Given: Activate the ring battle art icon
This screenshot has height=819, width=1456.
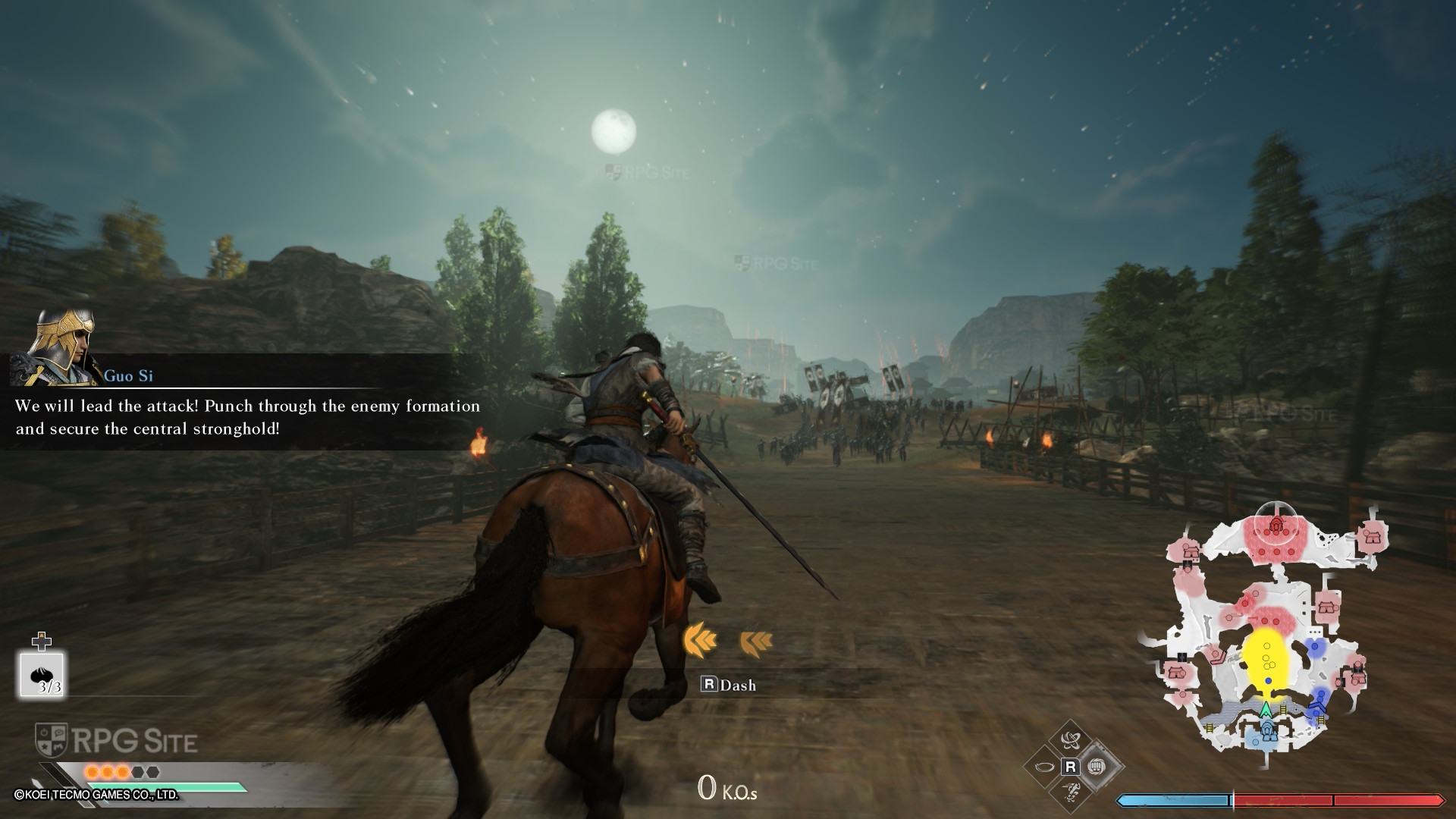Looking at the screenshot, I should (1044, 767).
